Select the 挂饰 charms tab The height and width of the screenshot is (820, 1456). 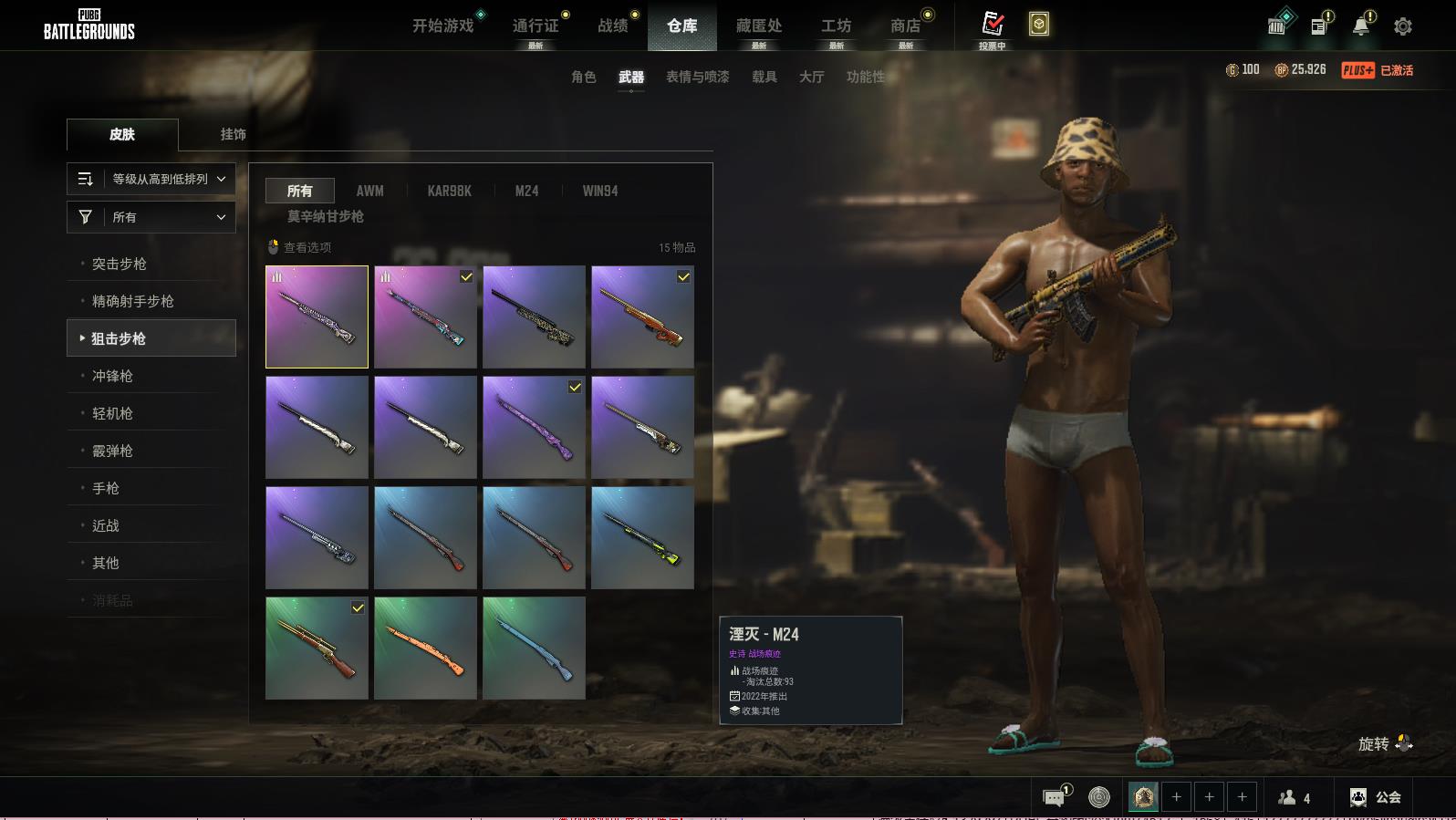tap(233, 134)
